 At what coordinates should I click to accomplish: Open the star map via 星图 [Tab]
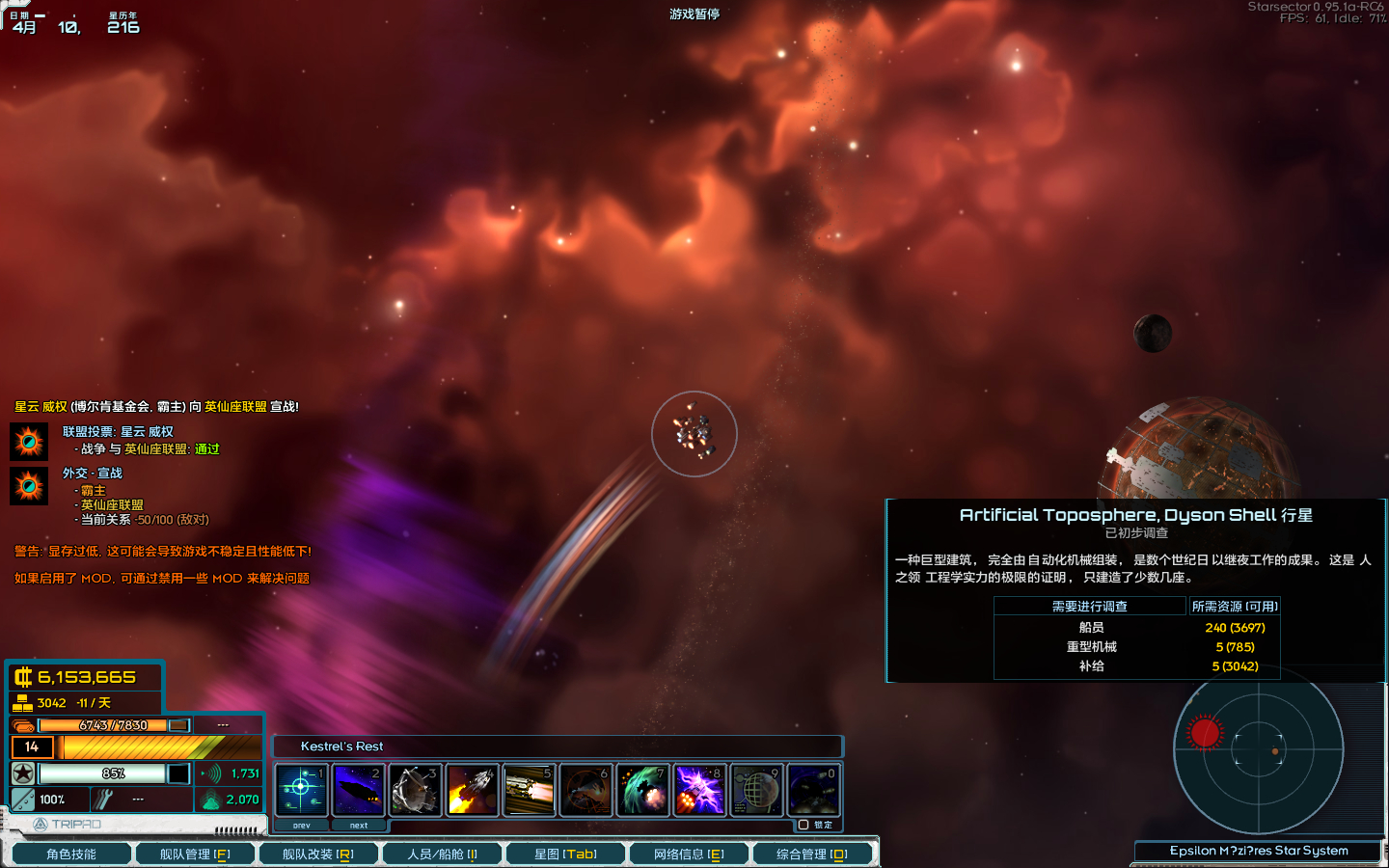[x=566, y=853]
